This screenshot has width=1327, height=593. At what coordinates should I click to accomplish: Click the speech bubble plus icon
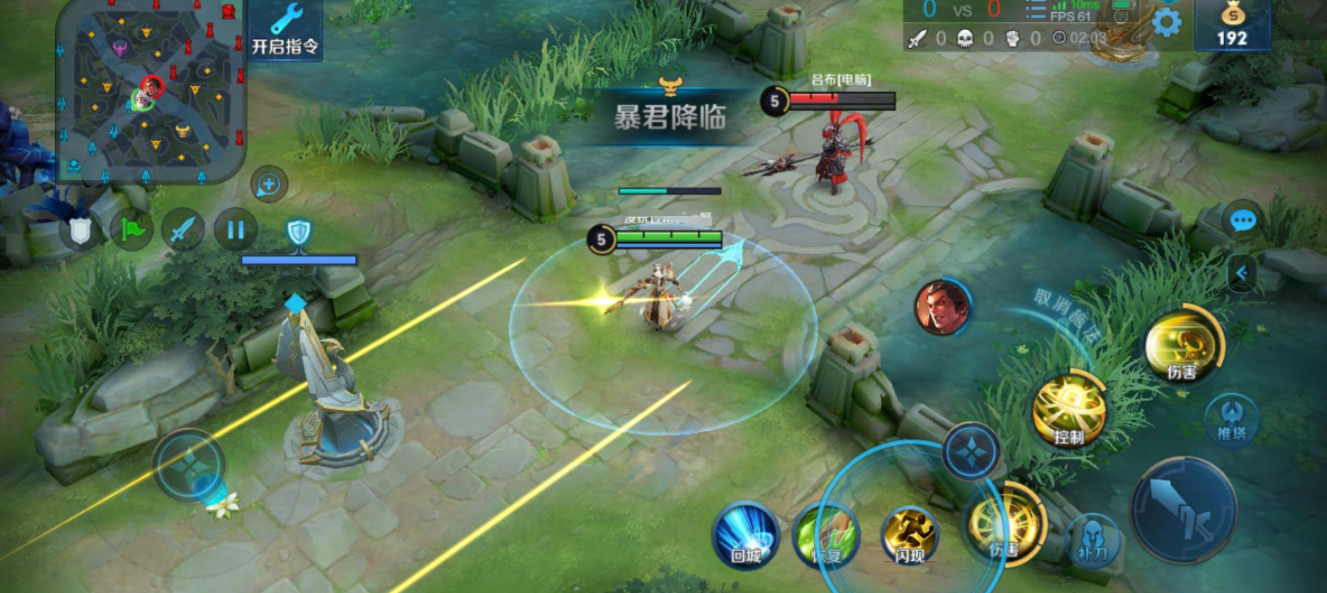[x=268, y=184]
